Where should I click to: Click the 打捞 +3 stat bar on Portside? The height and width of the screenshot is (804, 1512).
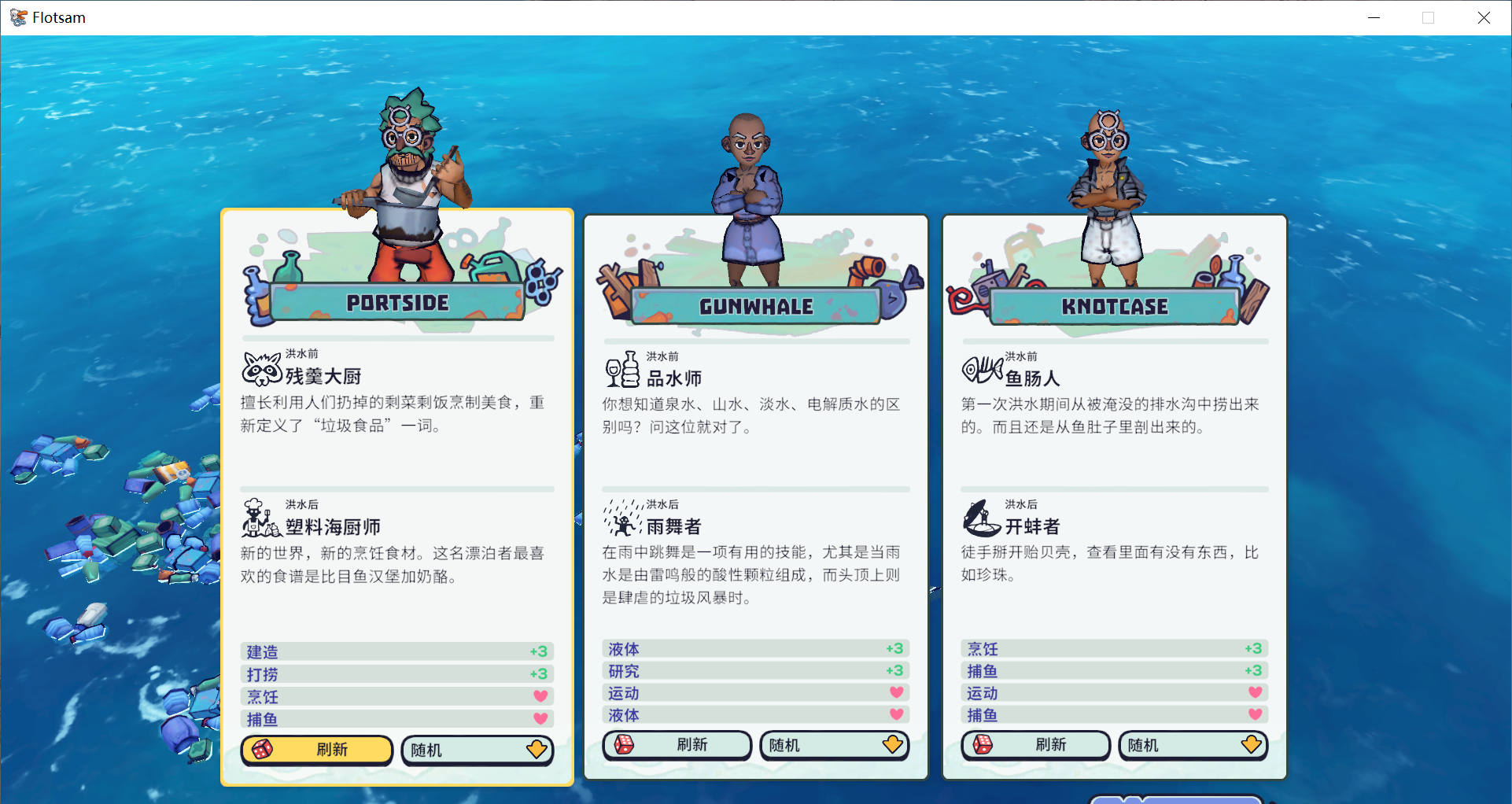[396, 673]
